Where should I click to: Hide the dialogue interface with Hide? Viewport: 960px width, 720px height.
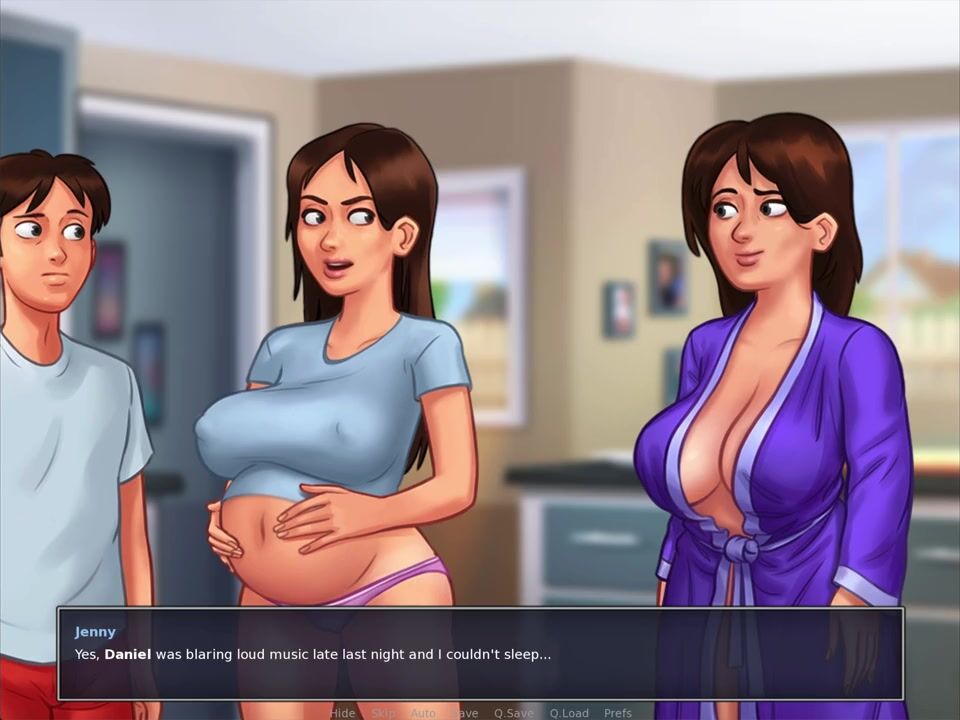pyautogui.click(x=343, y=713)
